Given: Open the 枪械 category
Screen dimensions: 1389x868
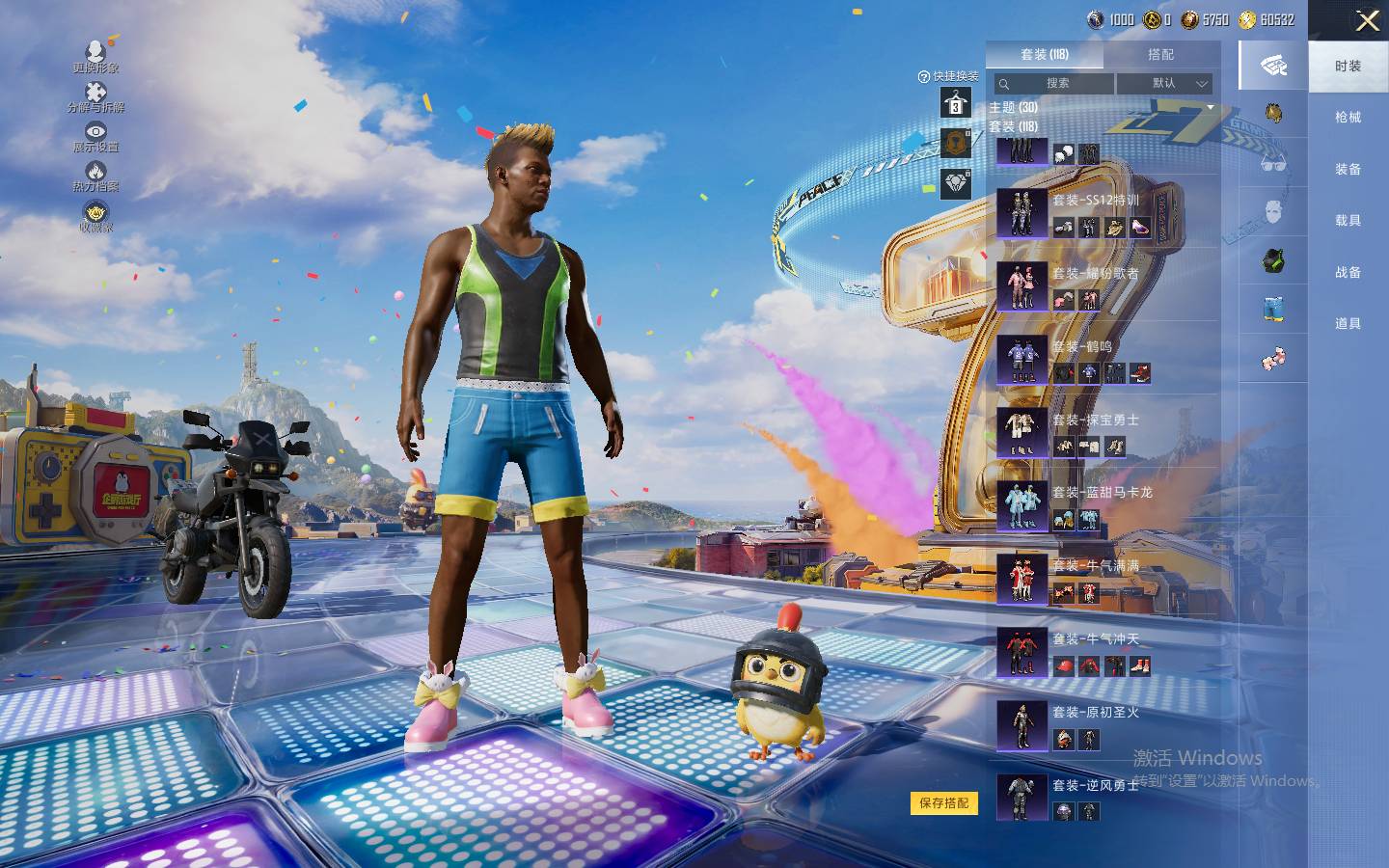Looking at the screenshot, I should tap(1348, 118).
